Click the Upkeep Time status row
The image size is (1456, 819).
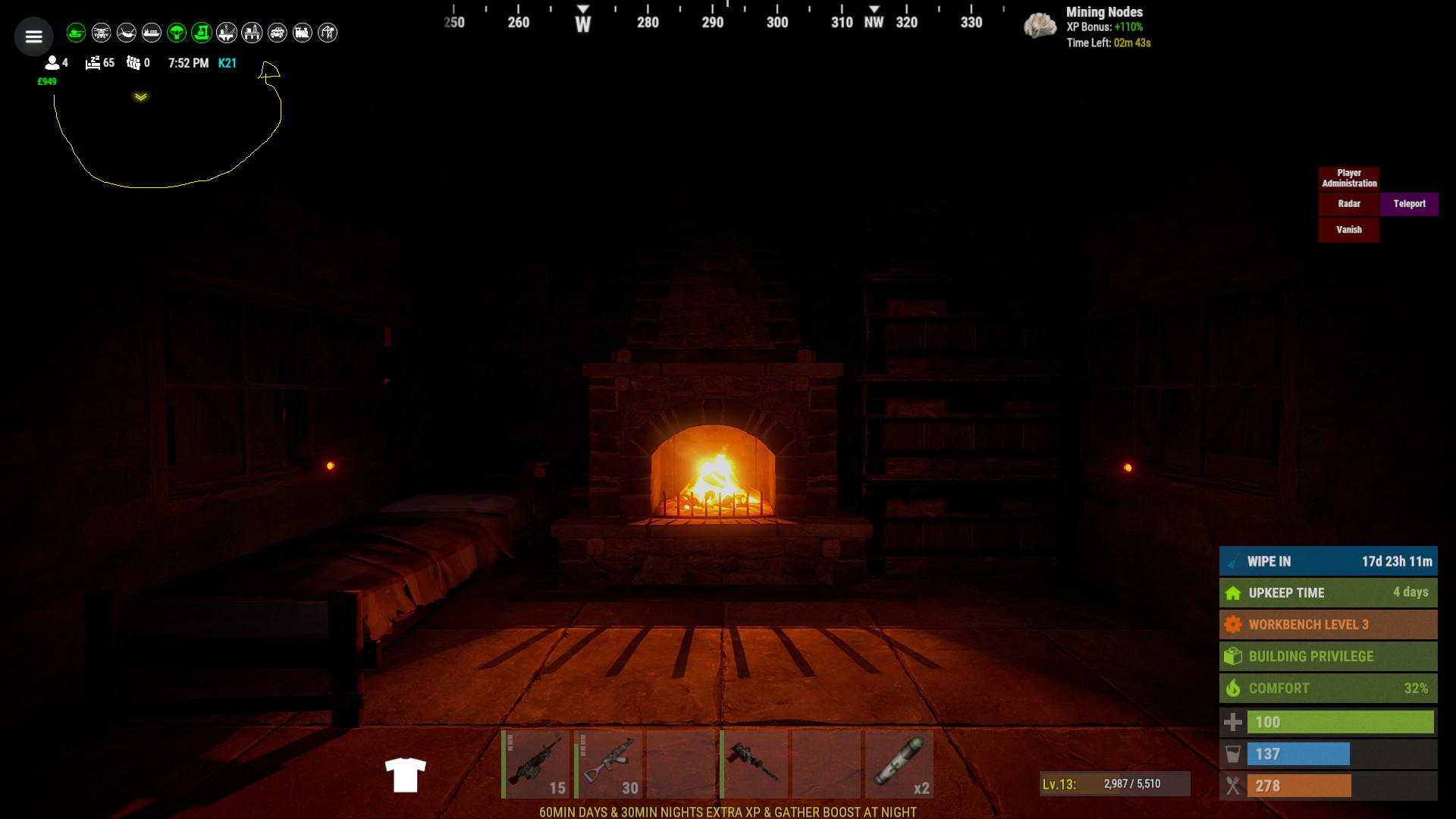click(1328, 593)
